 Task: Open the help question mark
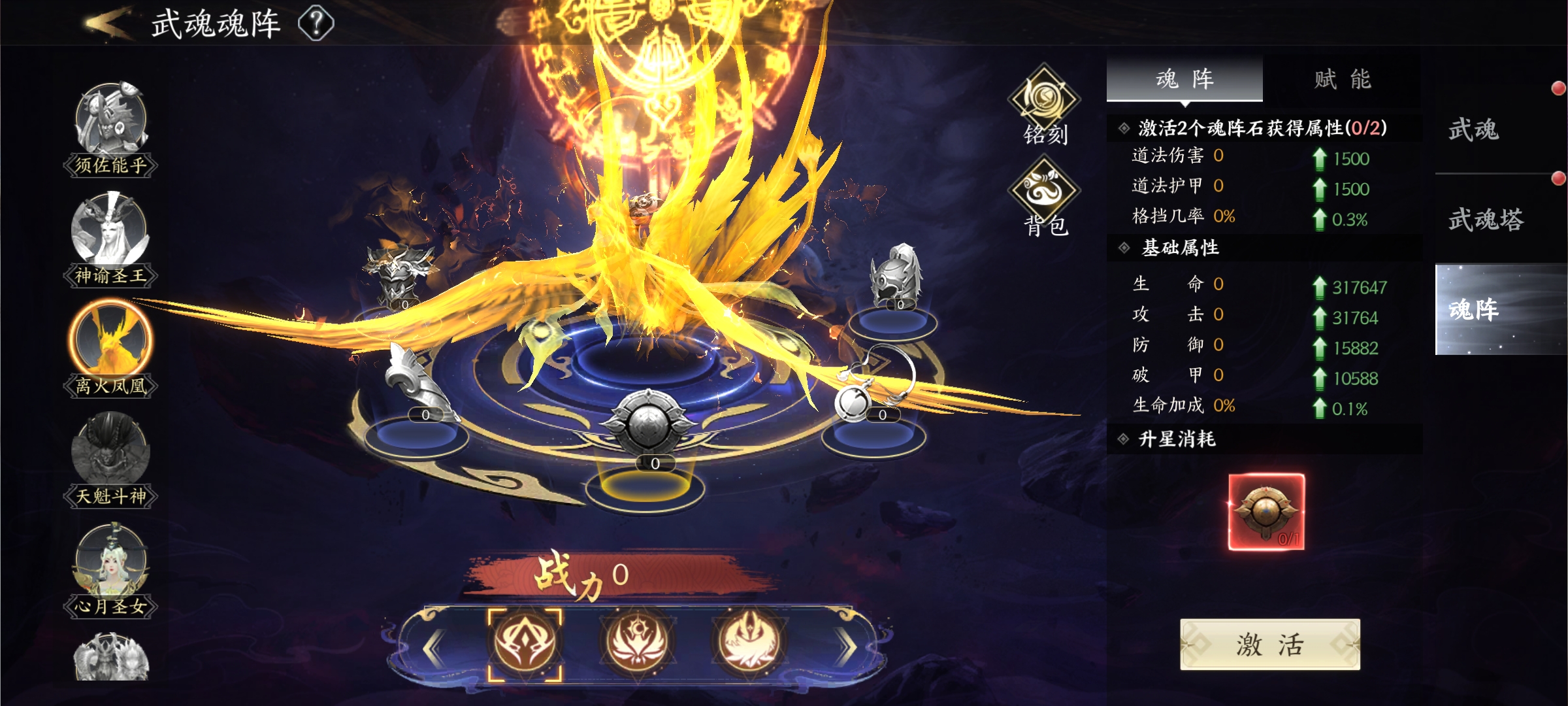coord(316,24)
